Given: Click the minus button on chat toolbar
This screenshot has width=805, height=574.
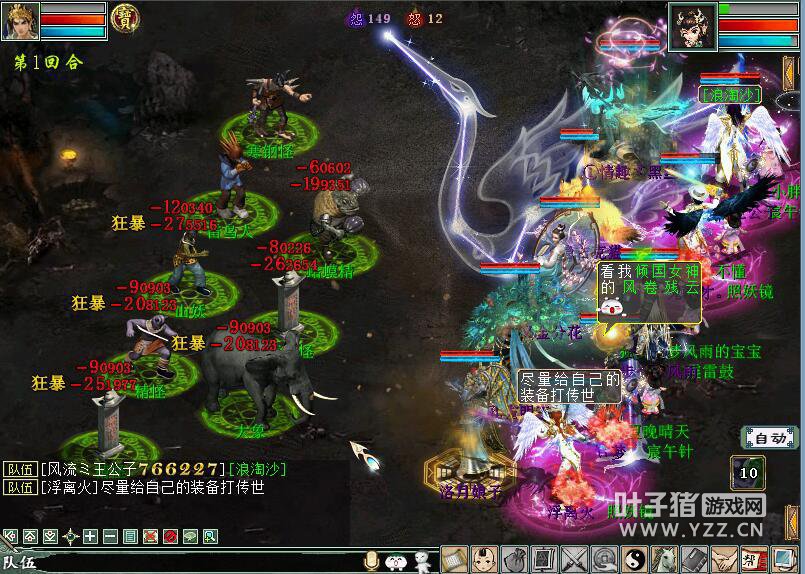Looking at the screenshot, I should 110,536.
